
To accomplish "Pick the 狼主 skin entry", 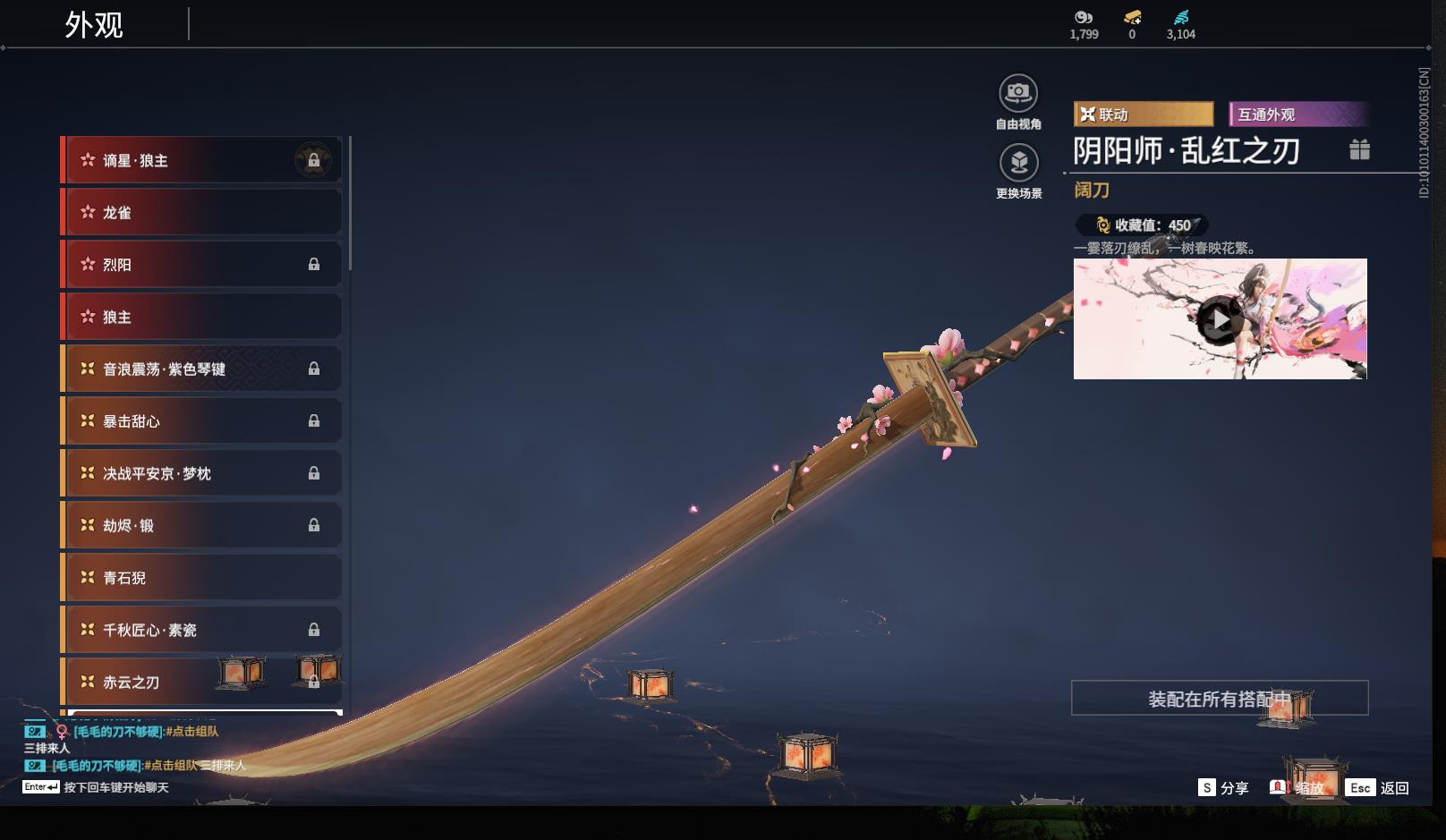I will [201, 317].
